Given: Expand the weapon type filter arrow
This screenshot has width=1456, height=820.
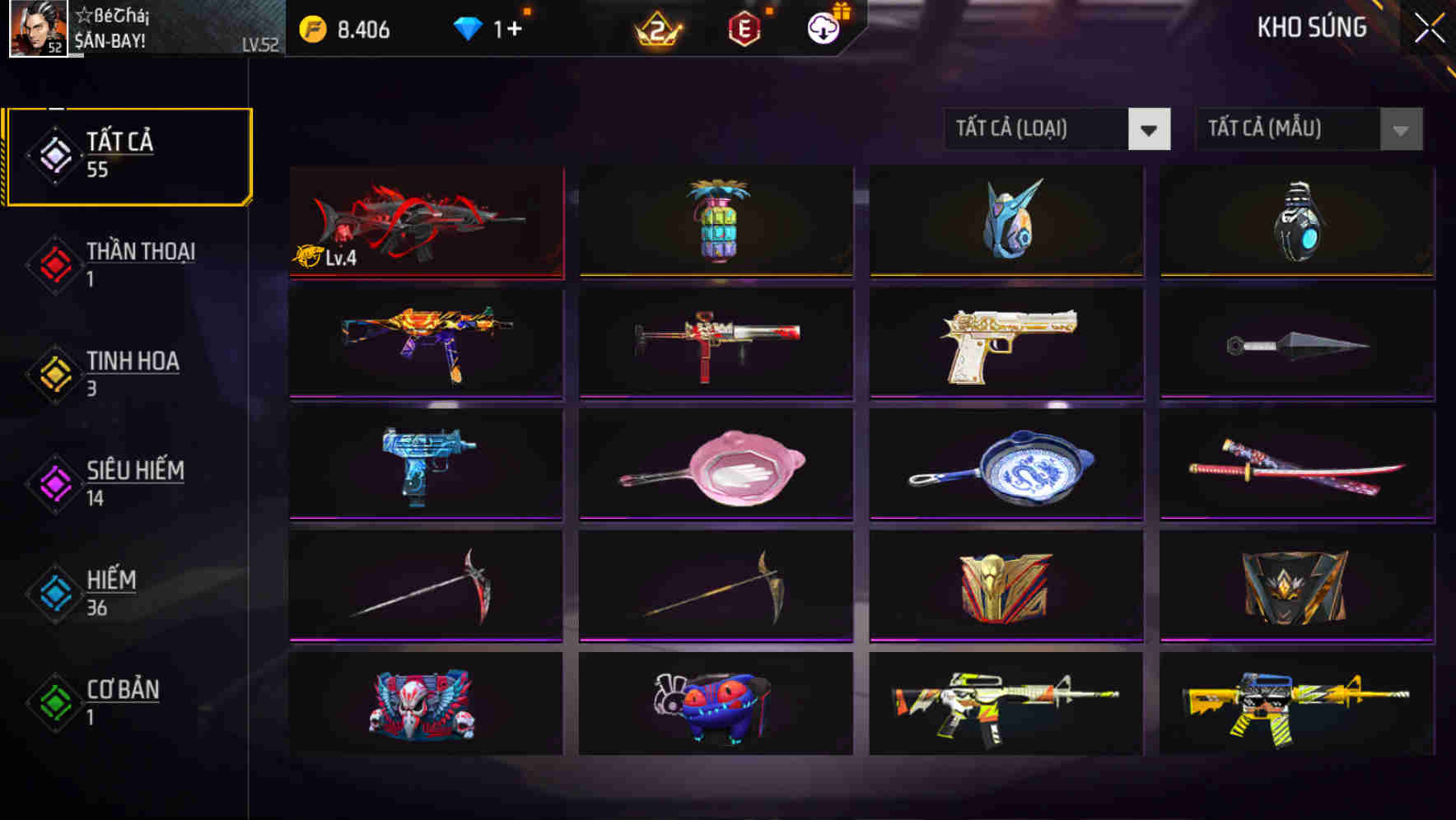Looking at the screenshot, I should pyautogui.click(x=1150, y=129).
